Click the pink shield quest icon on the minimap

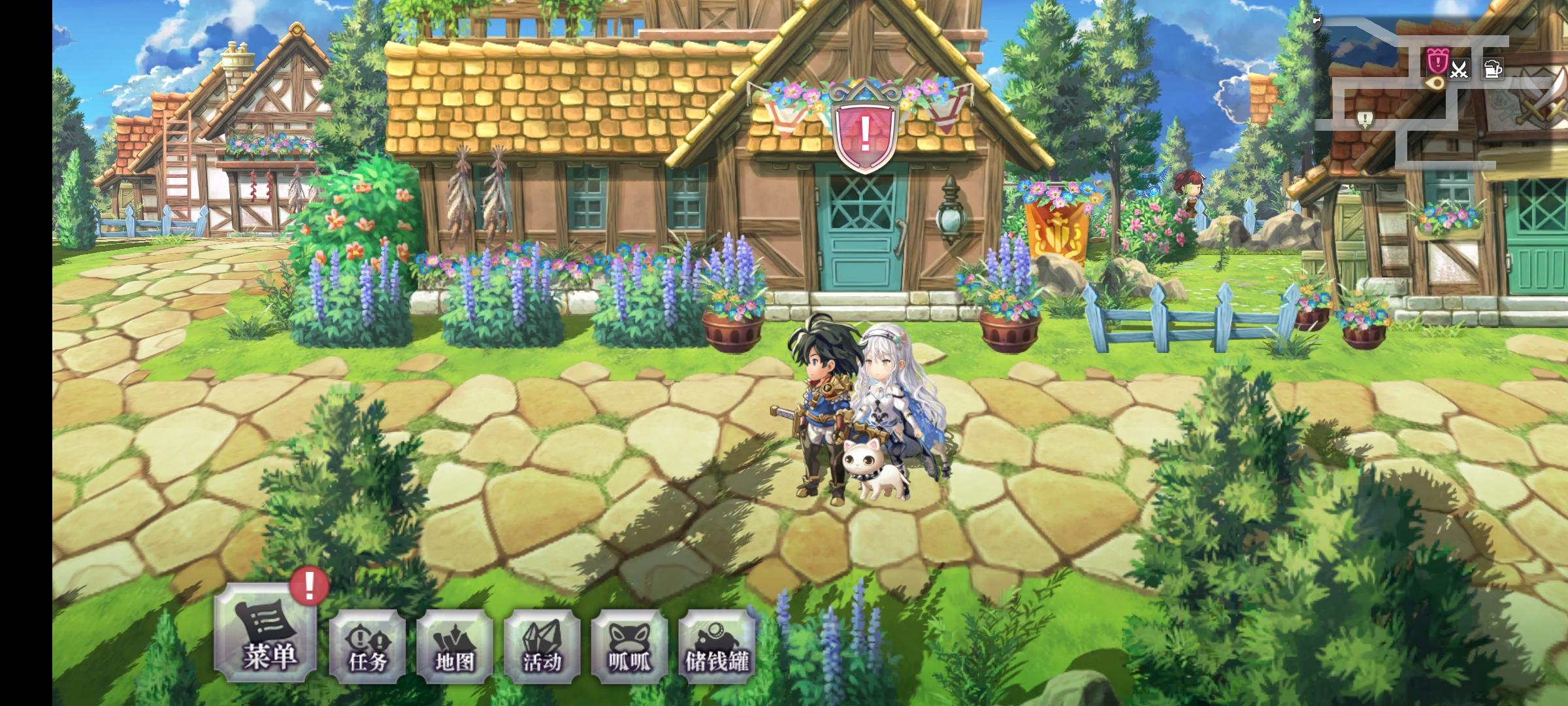point(1438,62)
